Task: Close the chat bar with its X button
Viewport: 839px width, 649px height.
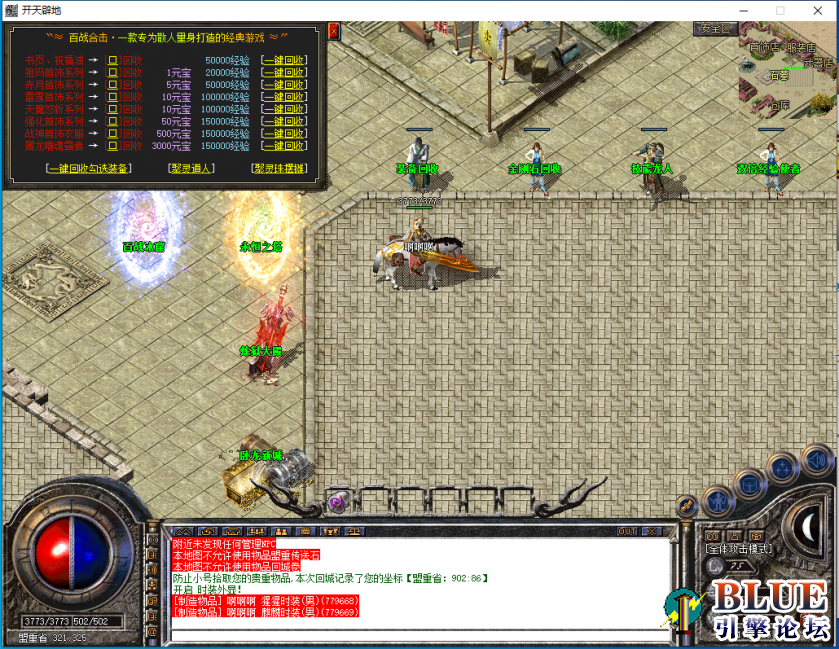Action: coord(652,531)
